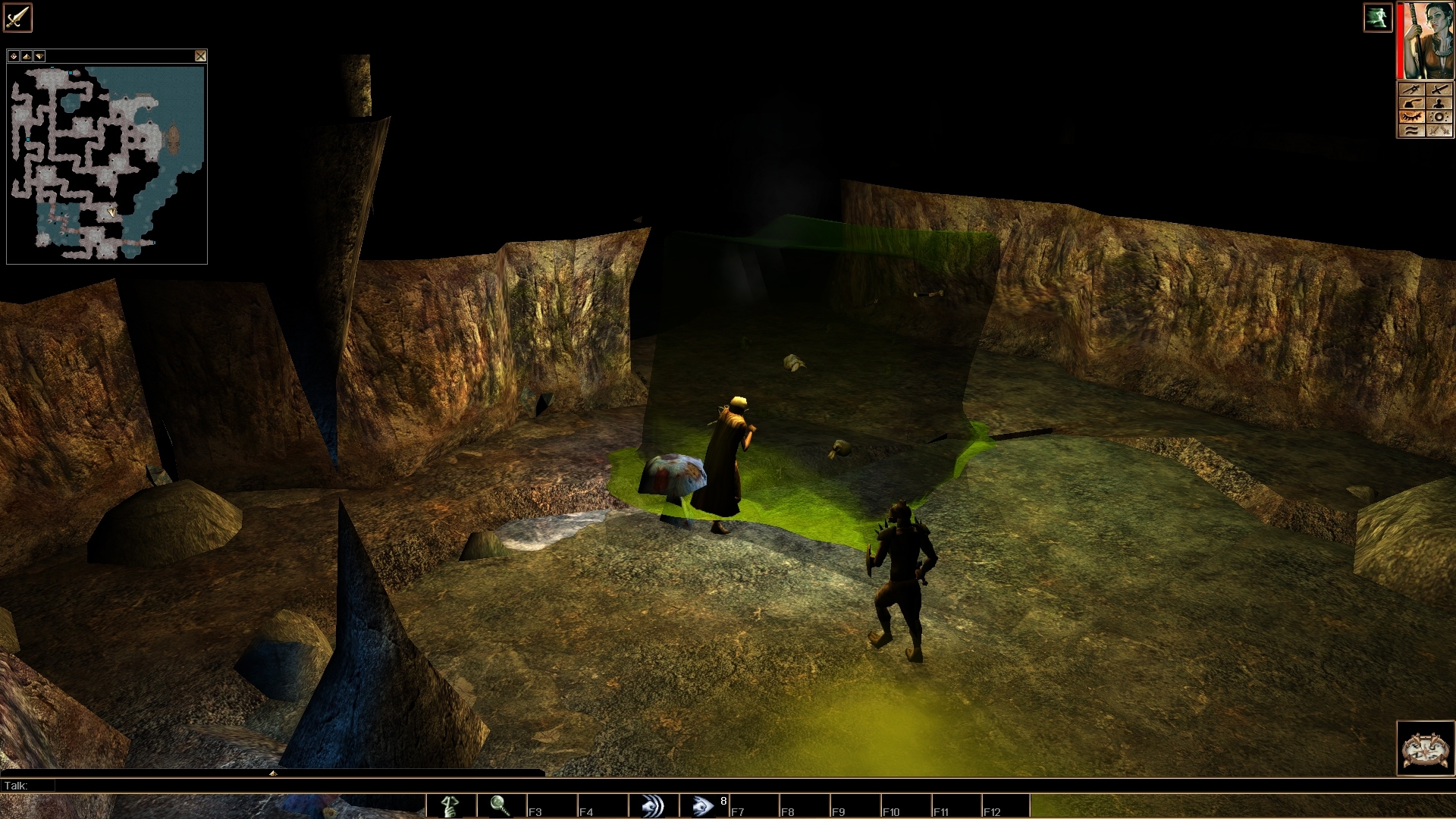Open the Options ring icon
This screenshot has width=1456, height=819.
pos(1437,115)
